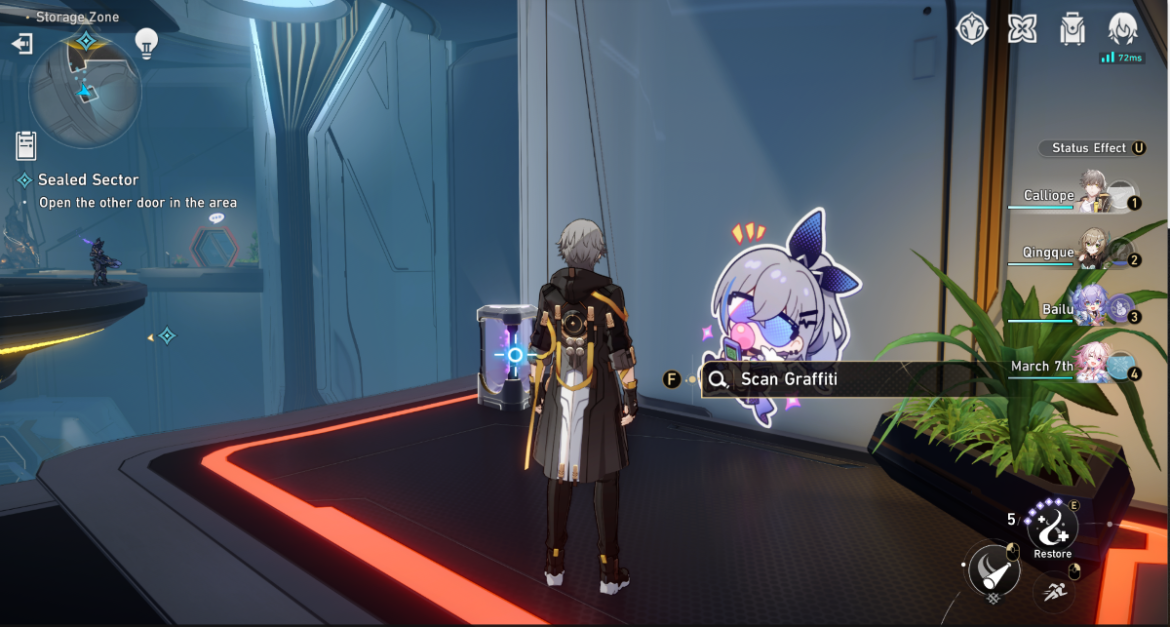
Task: Activate the basic attack bat icon
Action: (x=994, y=571)
